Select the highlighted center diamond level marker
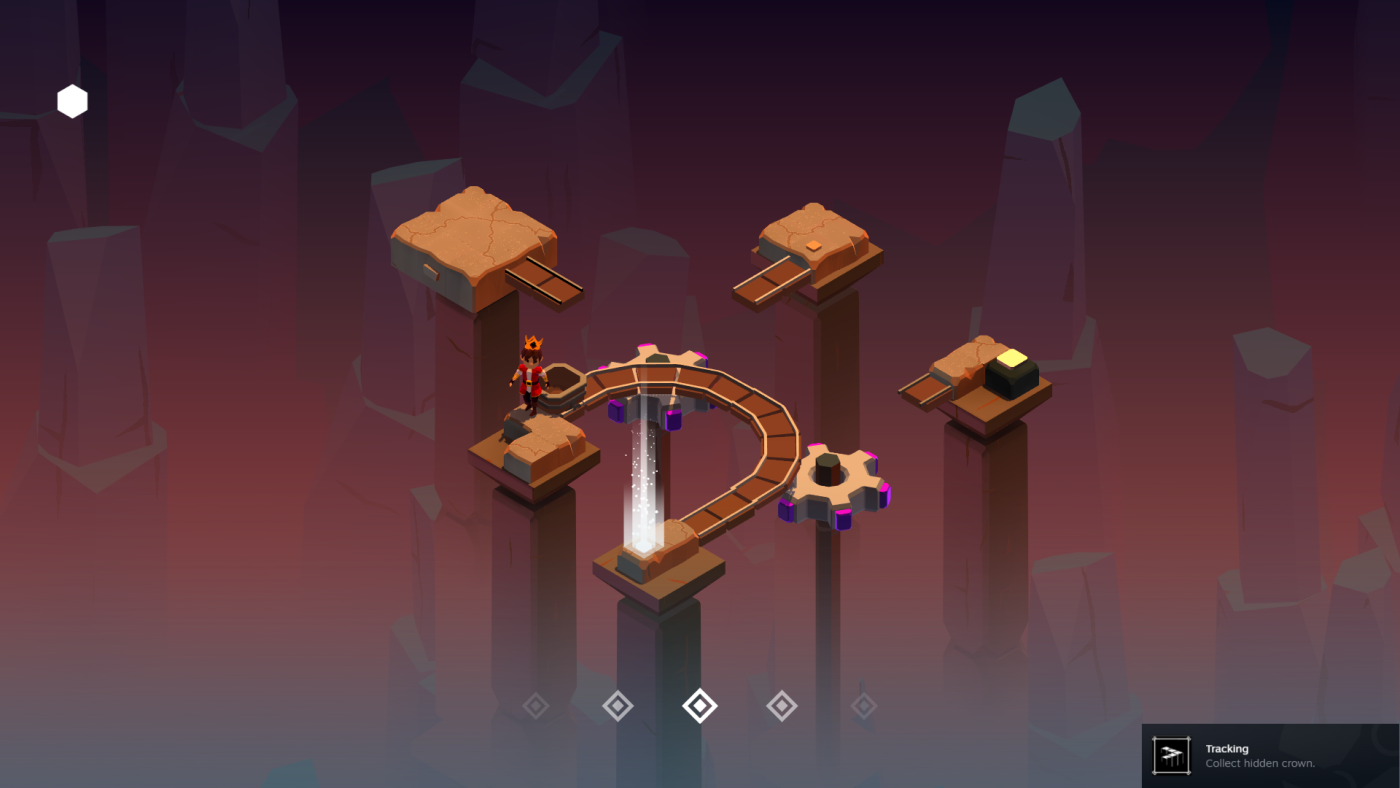 point(699,705)
